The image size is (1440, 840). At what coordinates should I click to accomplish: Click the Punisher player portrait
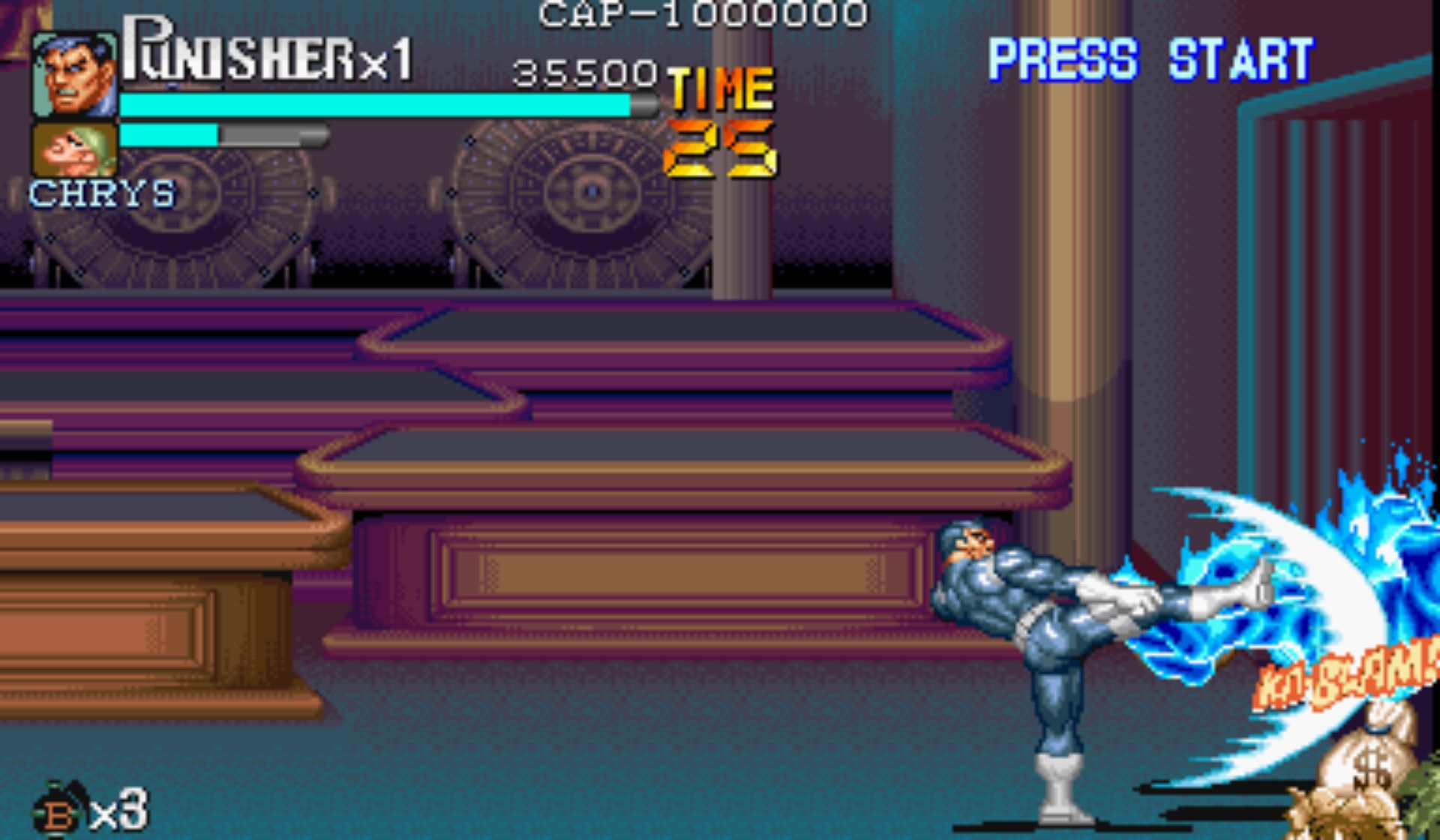[74, 74]
